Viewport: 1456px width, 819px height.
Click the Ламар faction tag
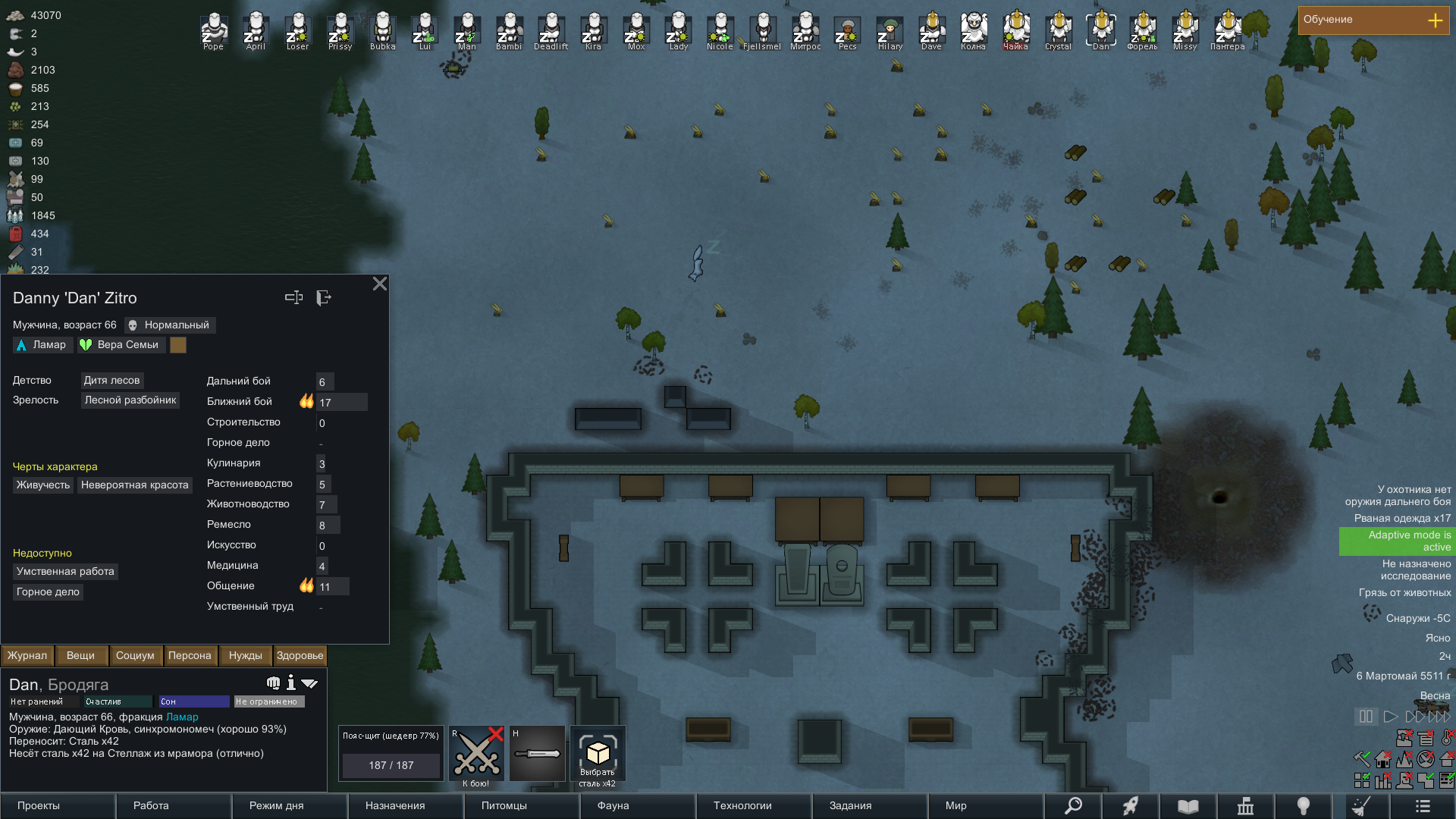42,345
